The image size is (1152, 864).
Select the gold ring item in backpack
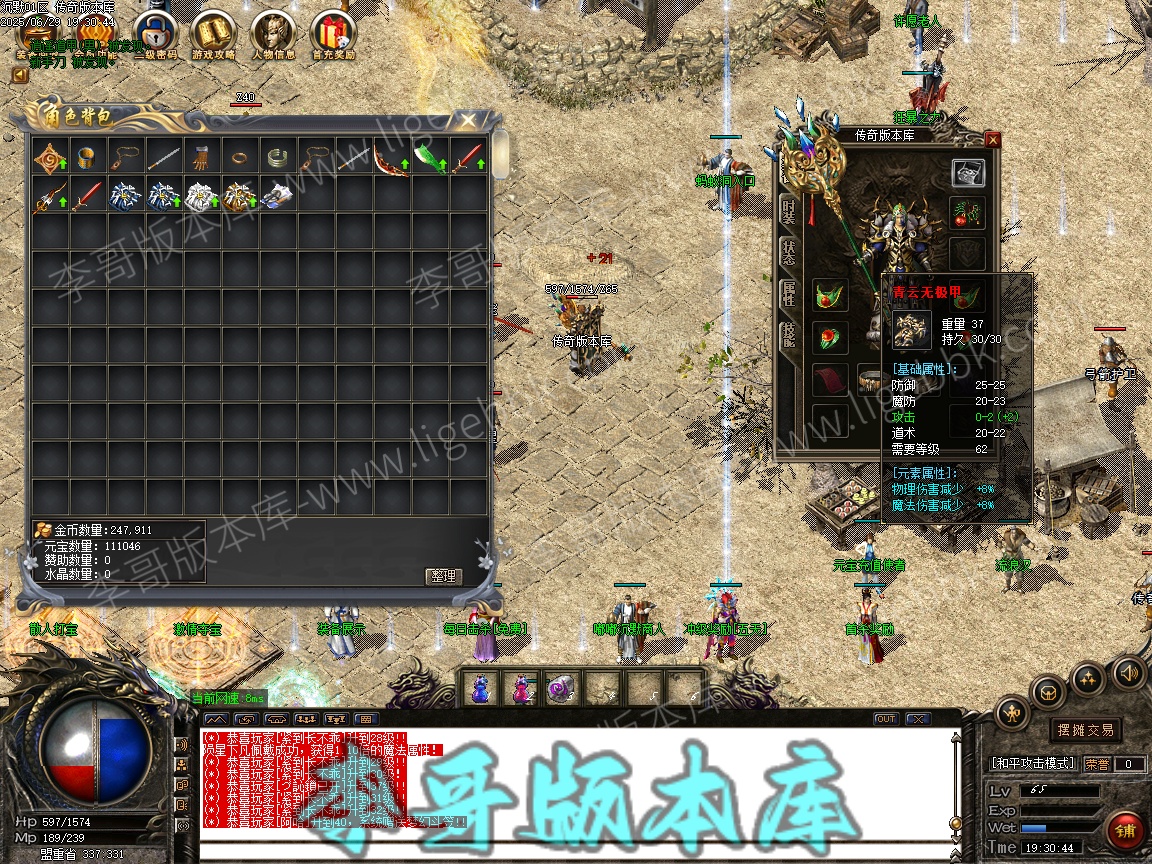click(x=239, y=158)
